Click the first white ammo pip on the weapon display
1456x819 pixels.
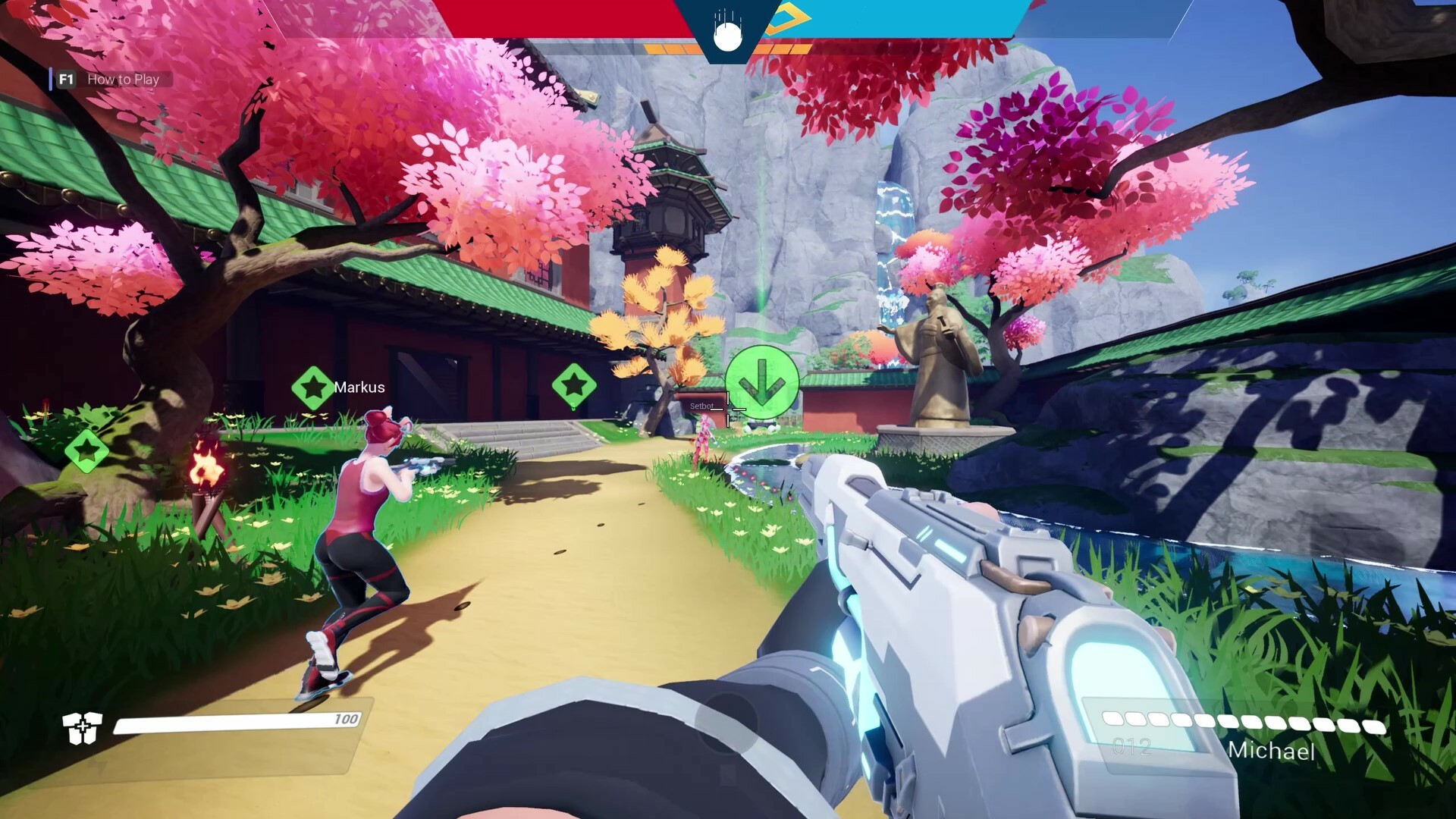tap(1112, 720)
